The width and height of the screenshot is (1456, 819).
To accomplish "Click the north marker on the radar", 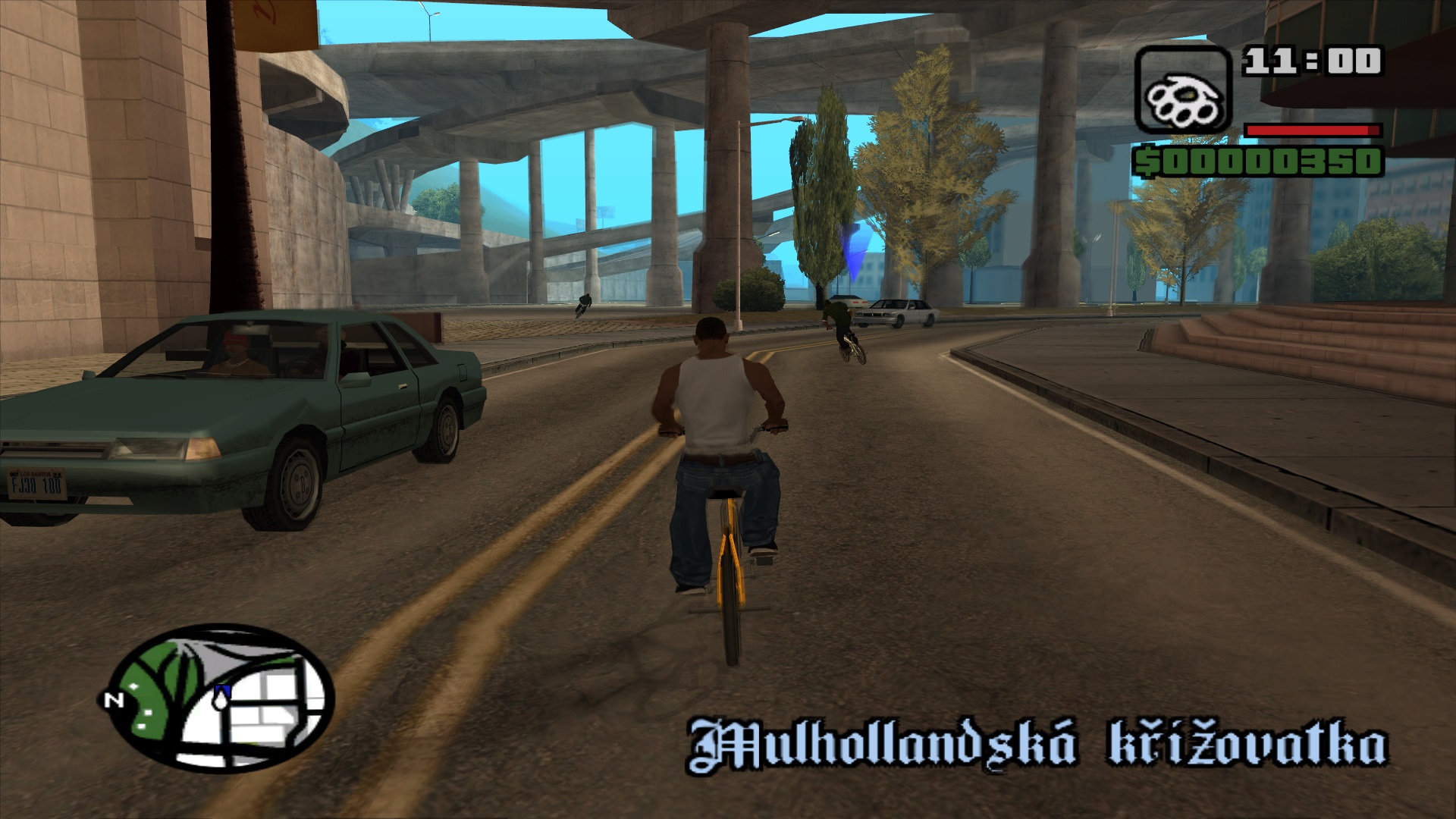I will pyautogui.click(x=113, y=700).
